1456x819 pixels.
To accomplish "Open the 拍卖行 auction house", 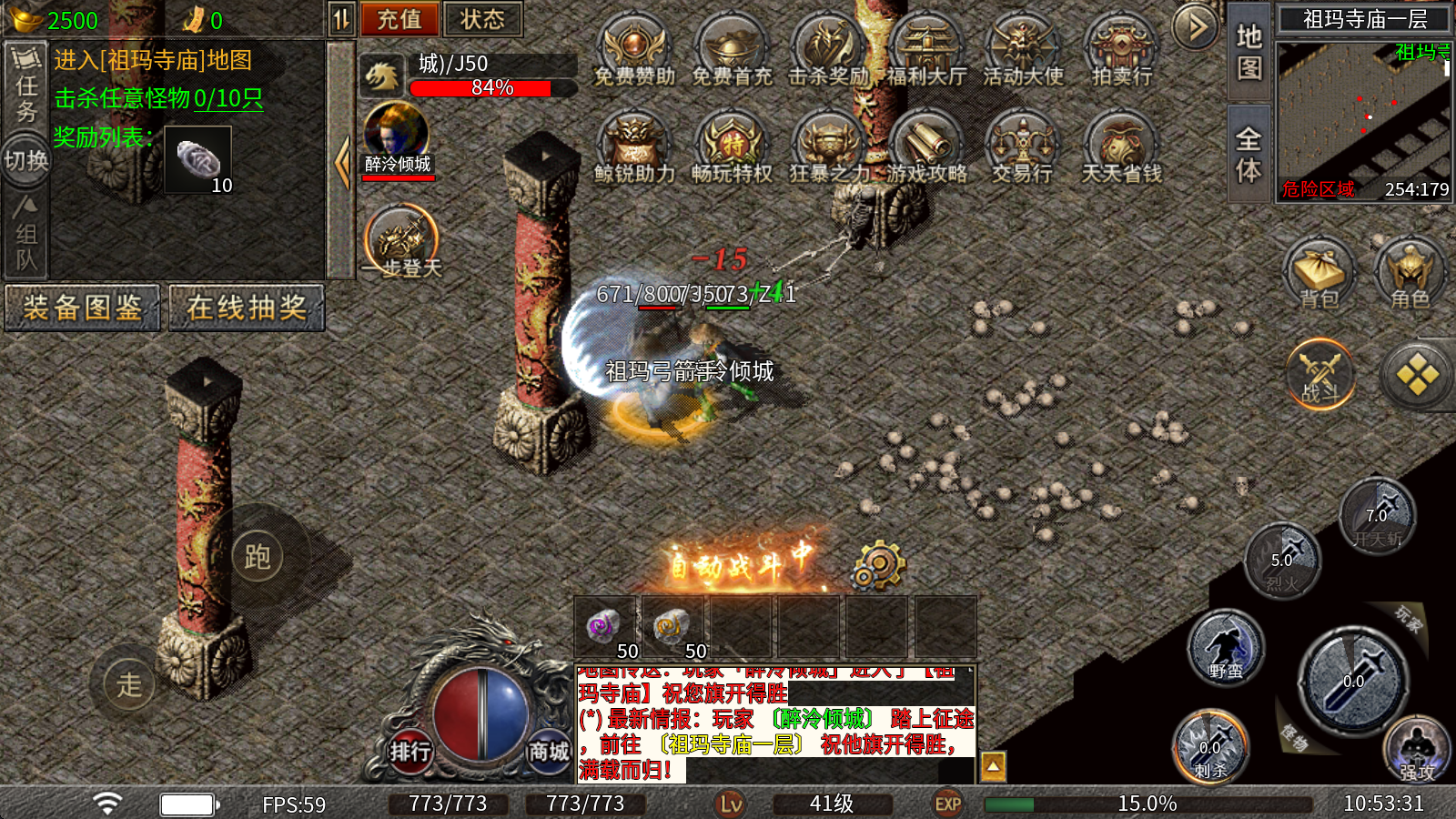I will [1121, 51].
